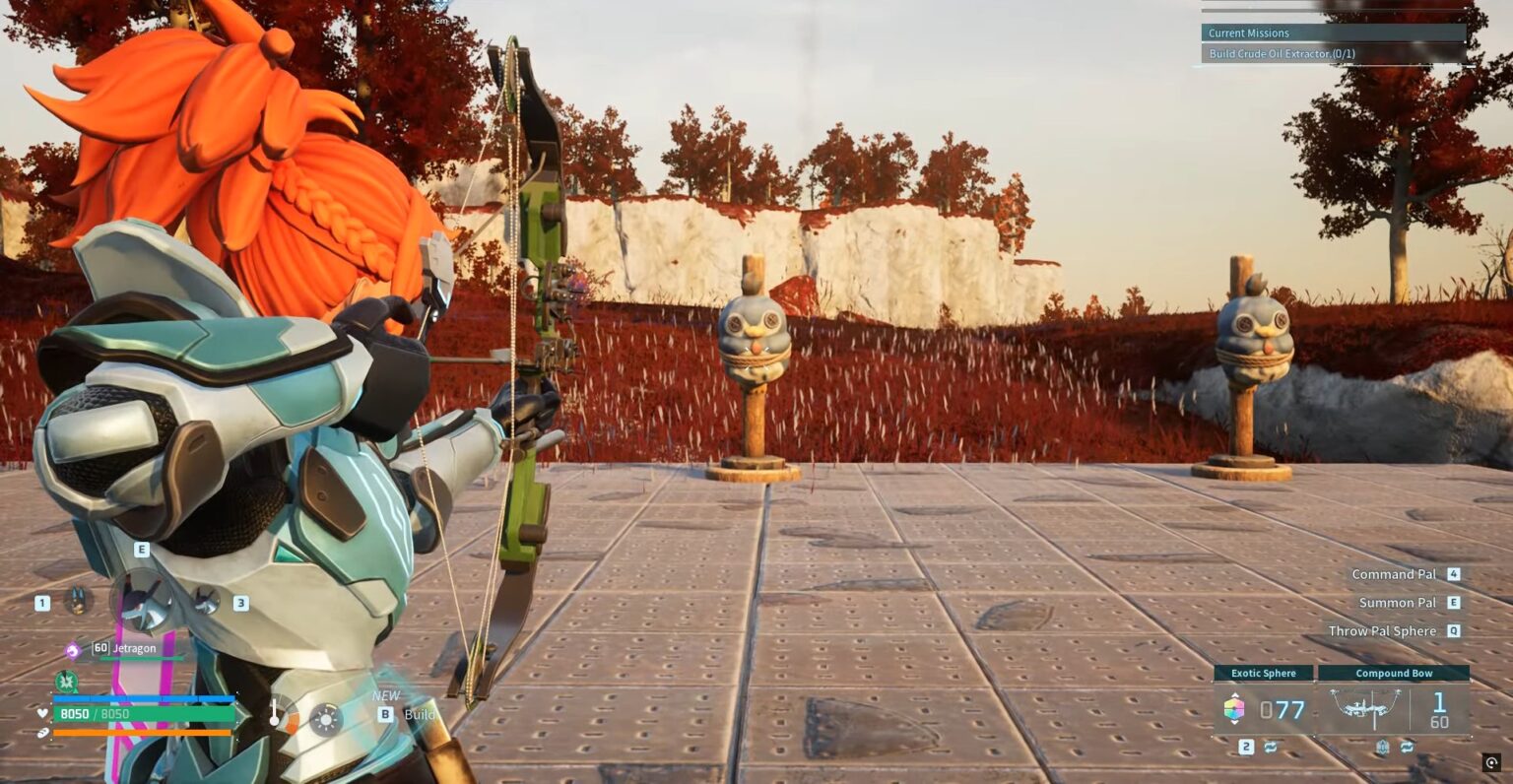Choose the small Pal portrait beside the 3 key
This screenshot has height=784, width=1513.
[206, 600]
